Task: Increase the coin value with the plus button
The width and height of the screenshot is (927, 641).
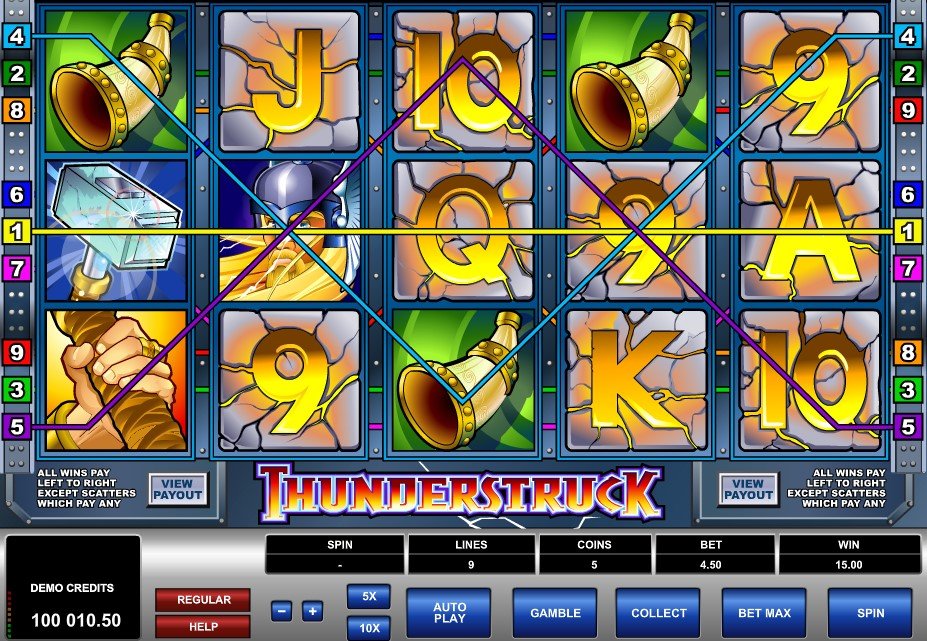Action: (312, 611)
